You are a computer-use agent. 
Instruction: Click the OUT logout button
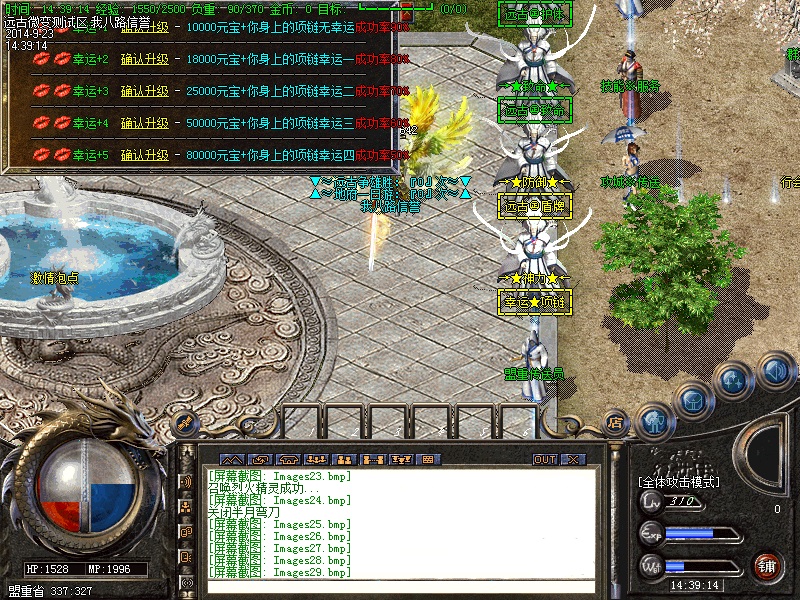pos(545,460)
